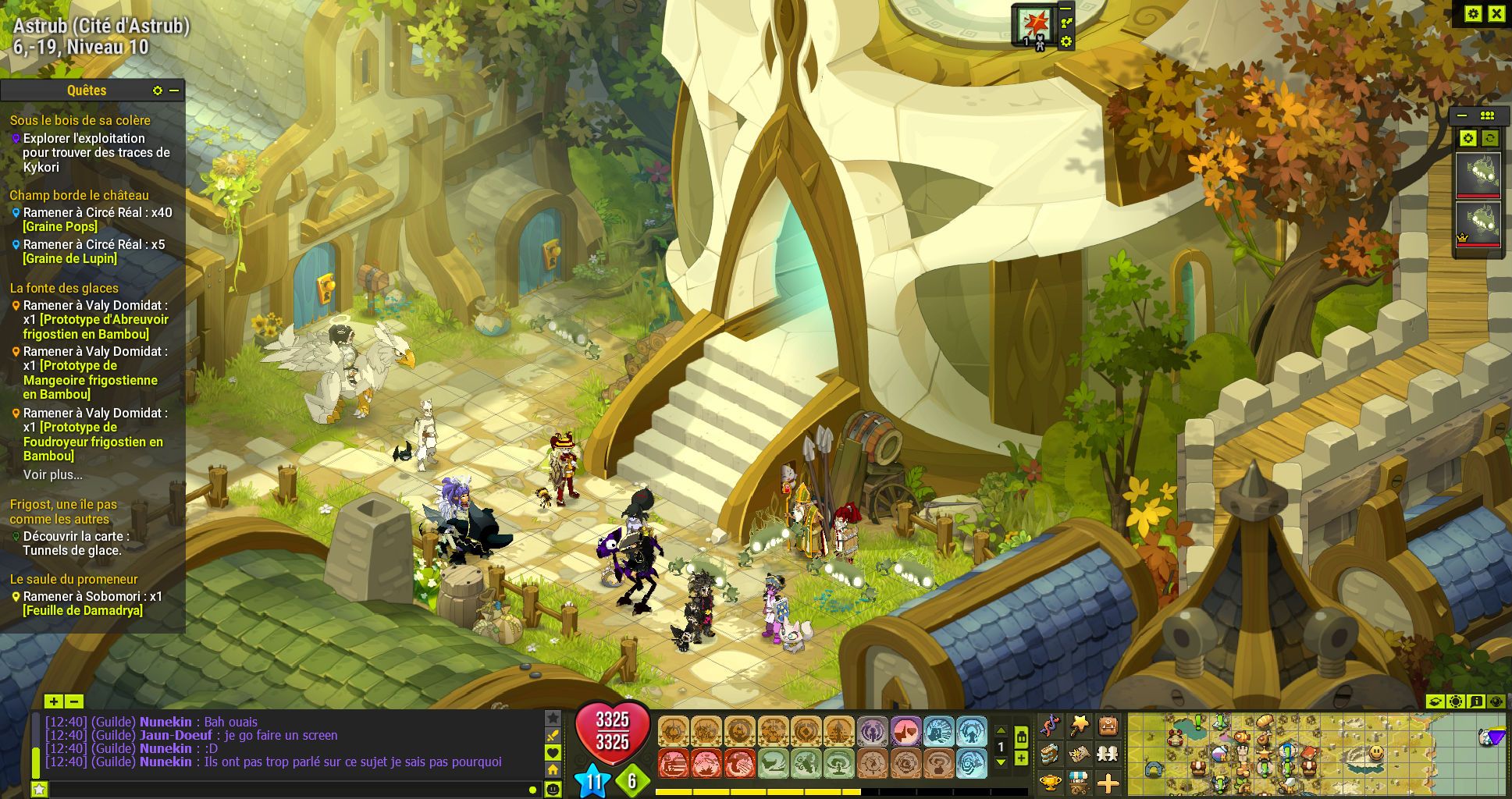Viewport: 1512px width, 799px height.
Task: Click the party panel's refresh arrows button
Action: coord(1490,138)
